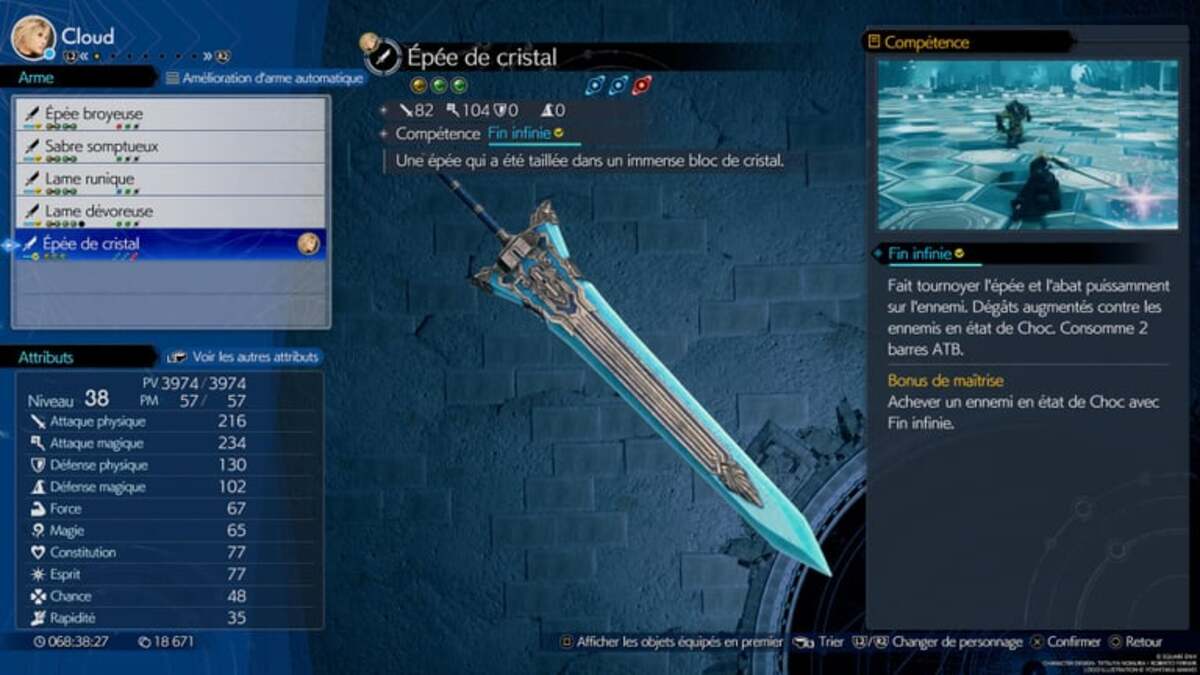Toggle Amélioration d'arme automatique option
1200x675 pixels.
pyautogui.click(x=264, y=78)
